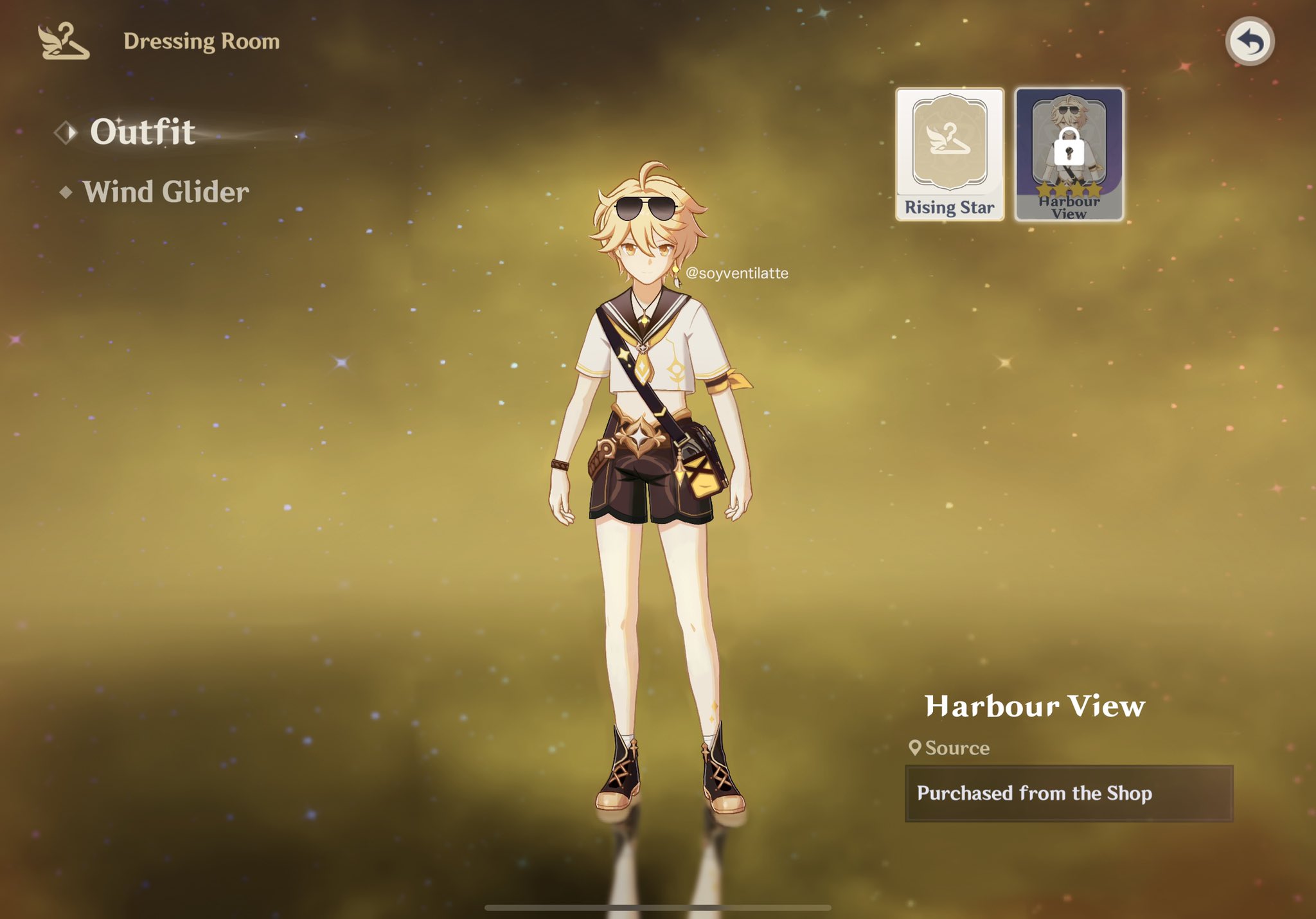Select the Rising Star outfit card
Screen dimensions: 1316x919
coord(949,154)
